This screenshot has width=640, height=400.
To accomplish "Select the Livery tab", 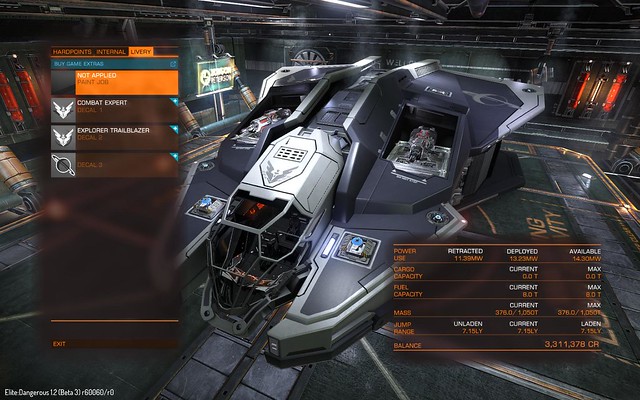I will point(140,50).
